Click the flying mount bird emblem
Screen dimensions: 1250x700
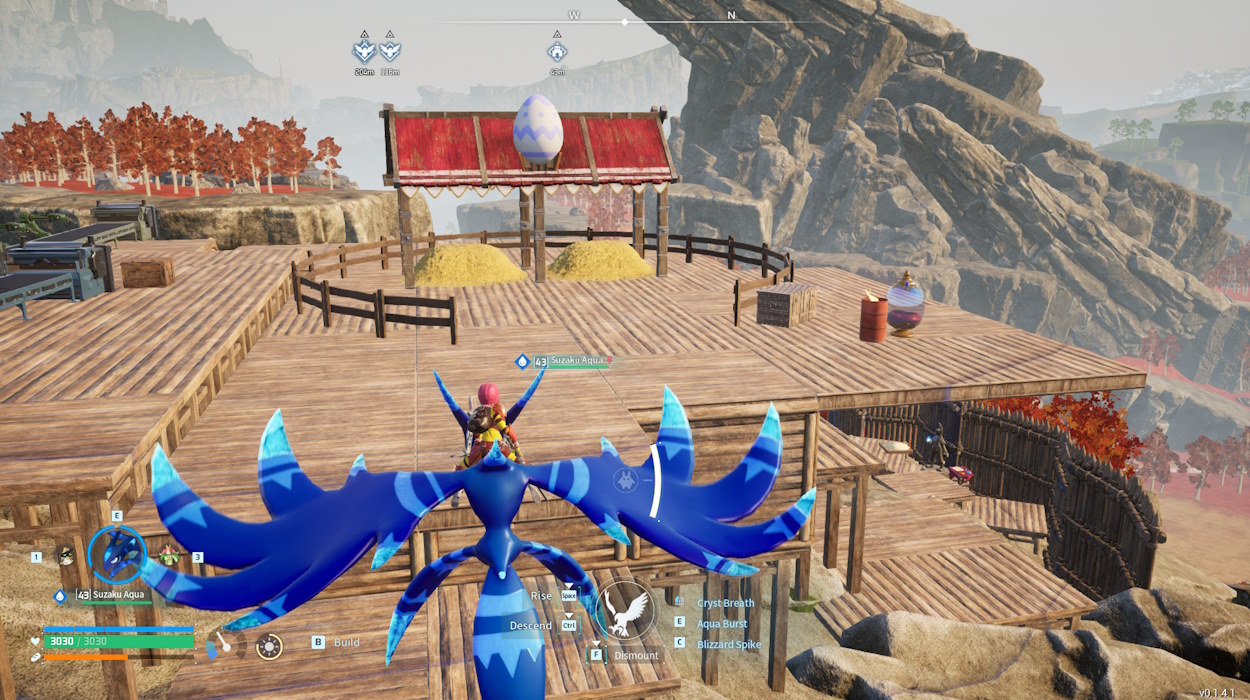click(x=626, y=609)
